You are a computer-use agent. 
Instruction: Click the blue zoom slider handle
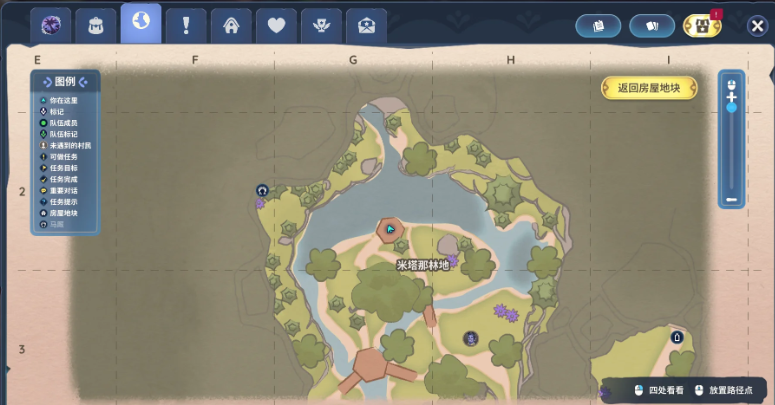point(732,107)
